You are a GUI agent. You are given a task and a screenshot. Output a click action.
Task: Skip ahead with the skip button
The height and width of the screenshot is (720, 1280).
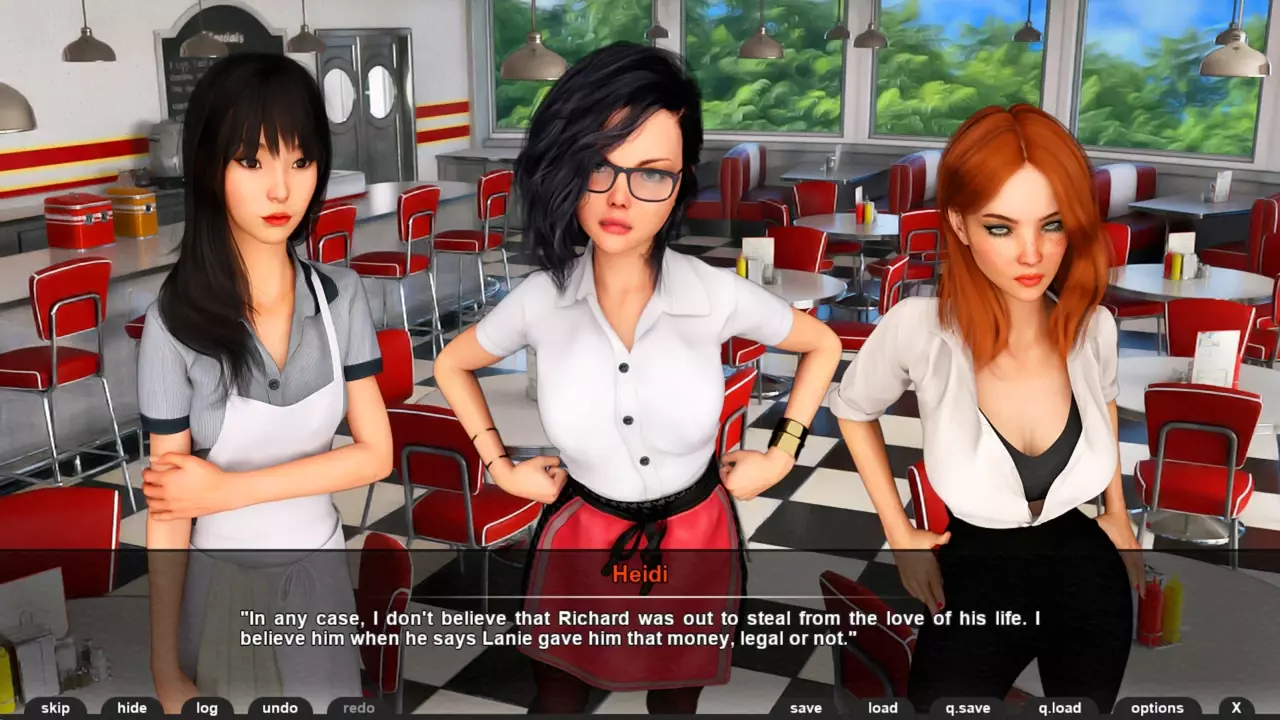[x=56, y=708]
